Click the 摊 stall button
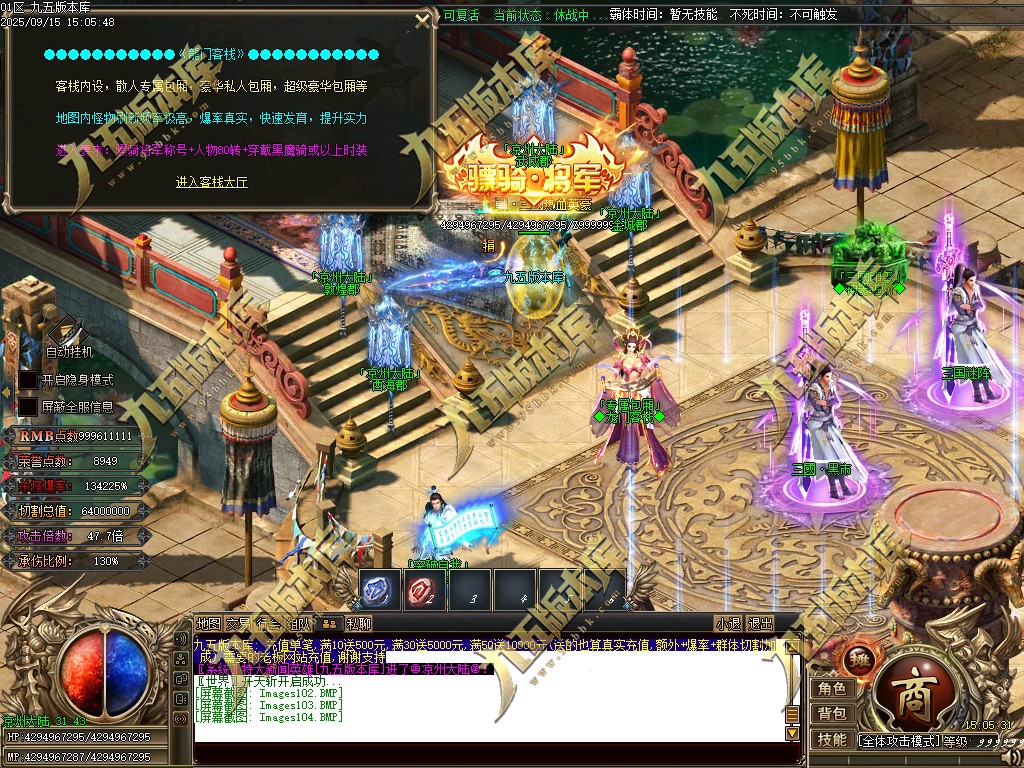This screenshot has width=1024, height=768. point(860,661)
